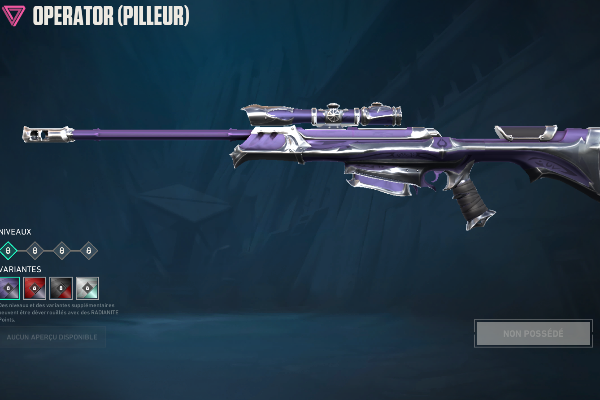Viewport: 600px width, 400px height.
Task: Click the Non Possédé button
Action: [533, 333]
